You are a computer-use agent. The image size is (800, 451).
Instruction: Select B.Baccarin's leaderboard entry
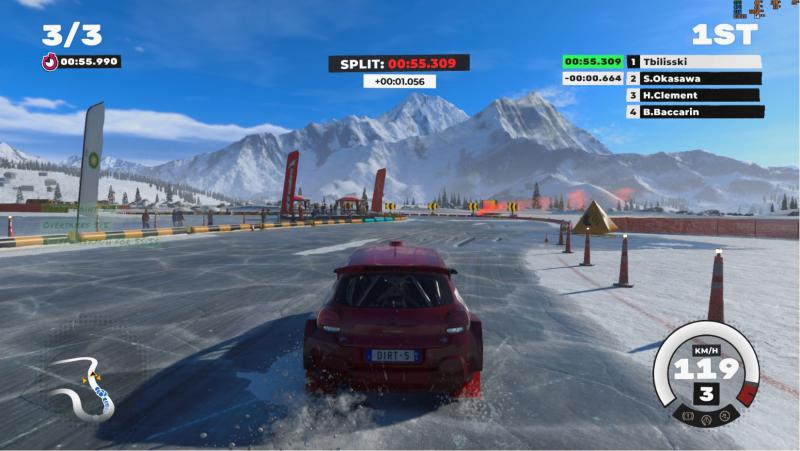tap(693, 112)
